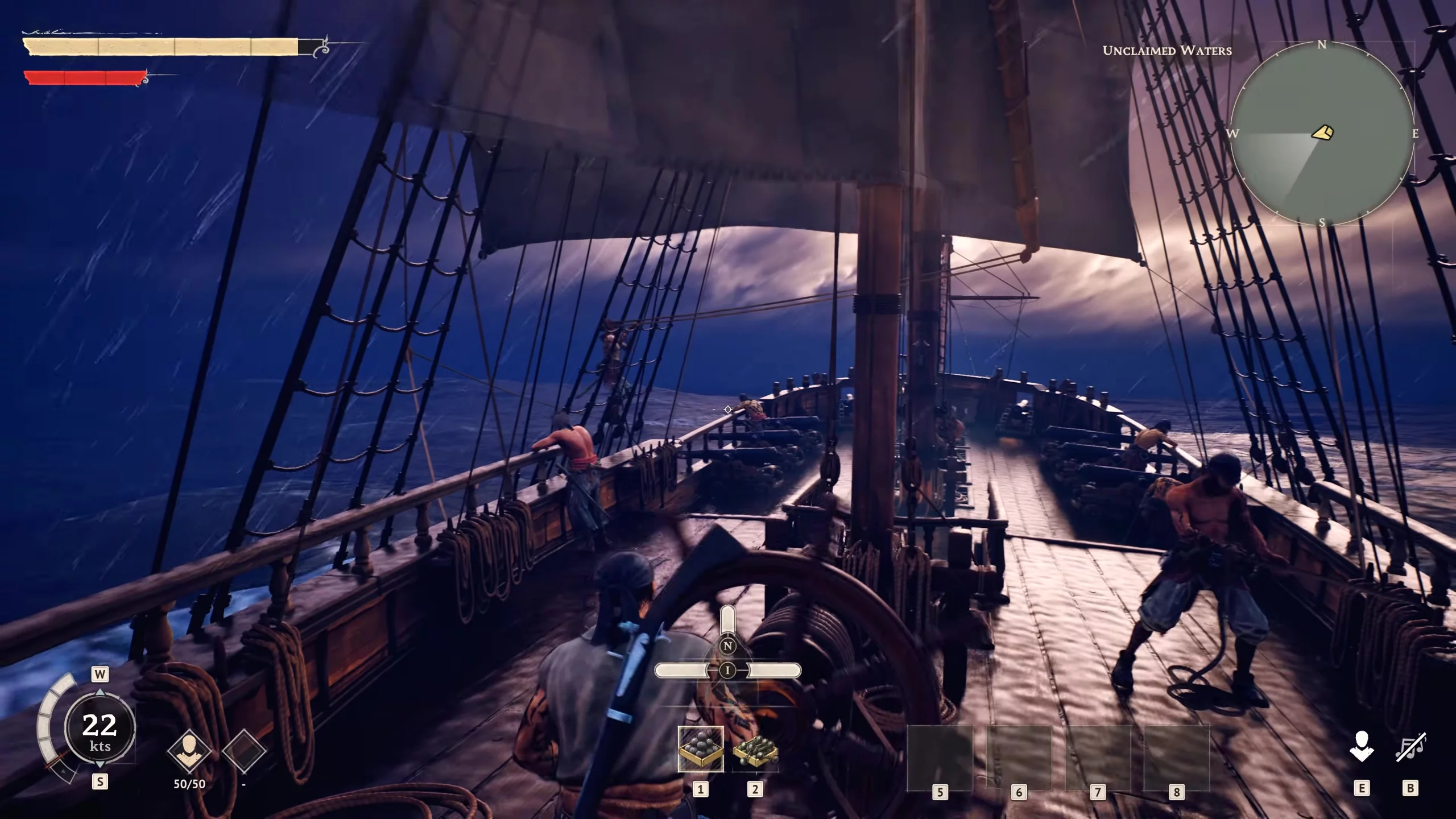Click the yellow ship marker on minimap

click(1322, 133)
